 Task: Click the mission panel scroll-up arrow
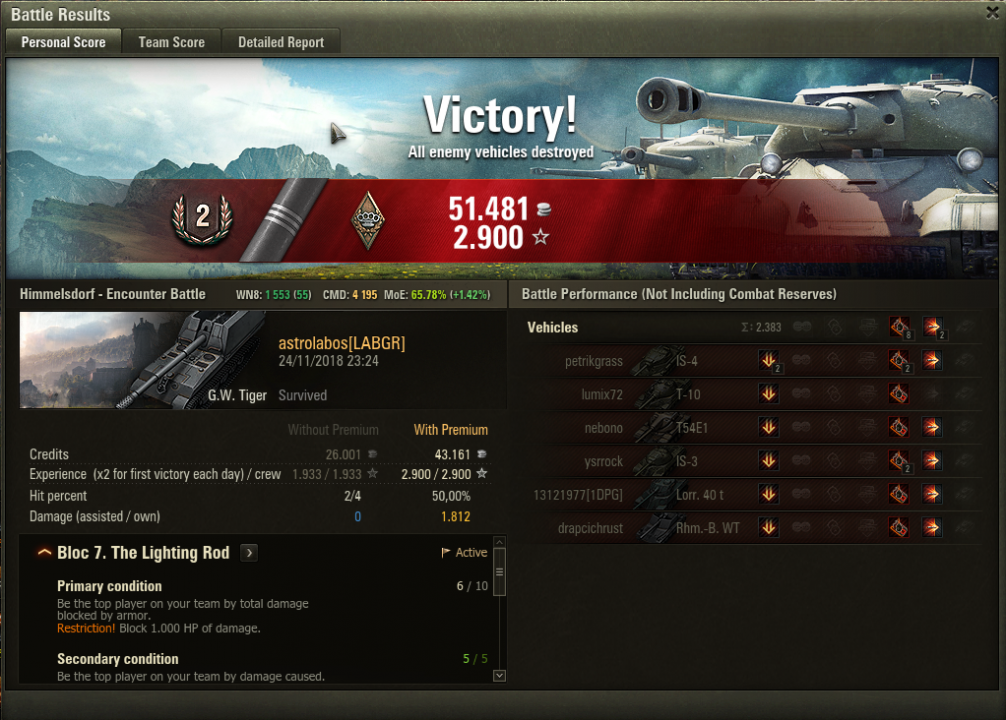tap(499, 553)
